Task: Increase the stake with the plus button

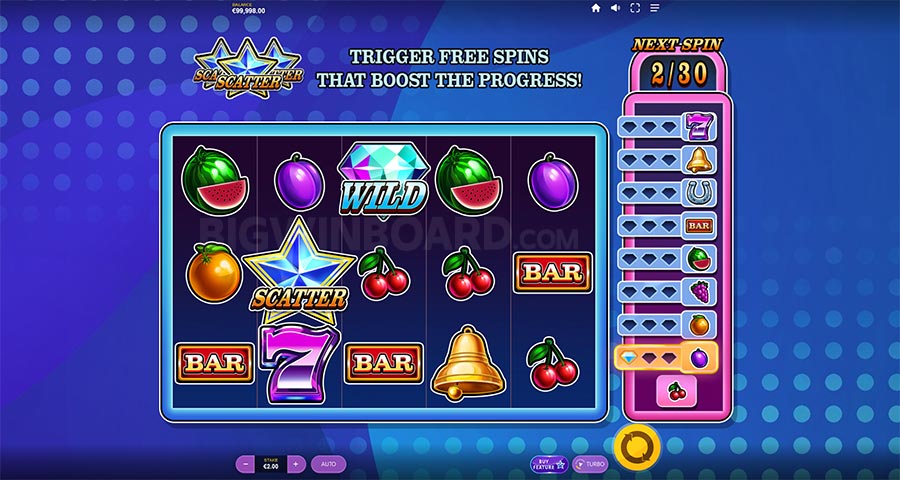Action: tap(295, 464)
